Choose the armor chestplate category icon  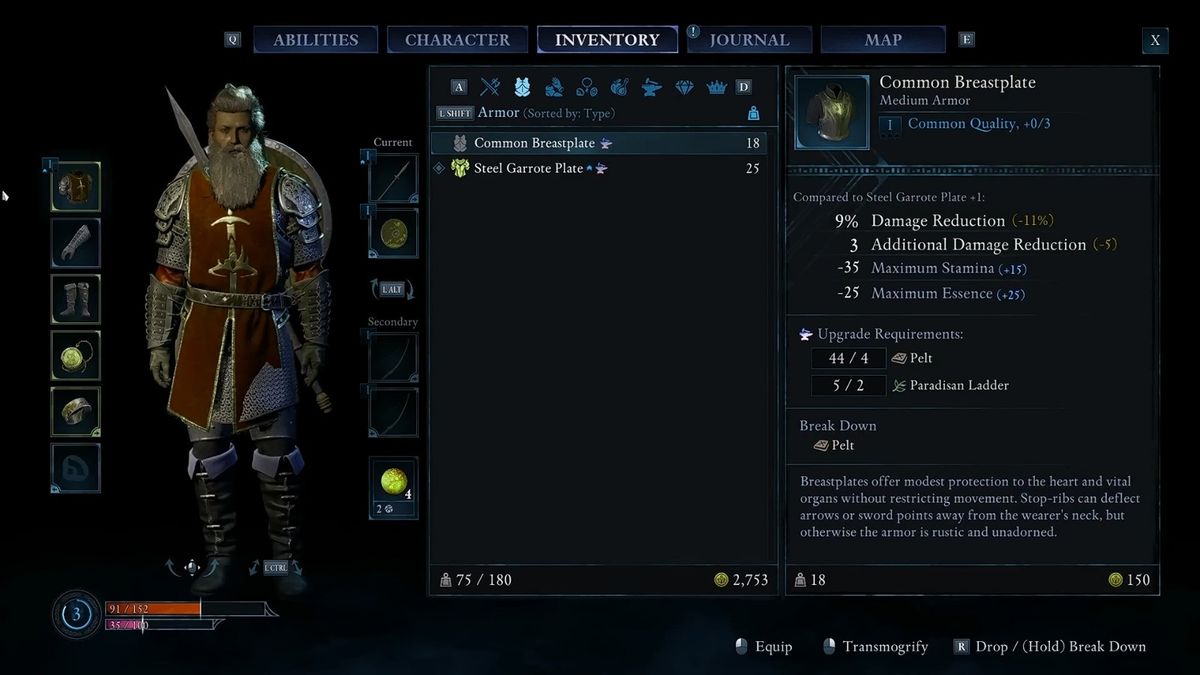[x=522, y=87]
